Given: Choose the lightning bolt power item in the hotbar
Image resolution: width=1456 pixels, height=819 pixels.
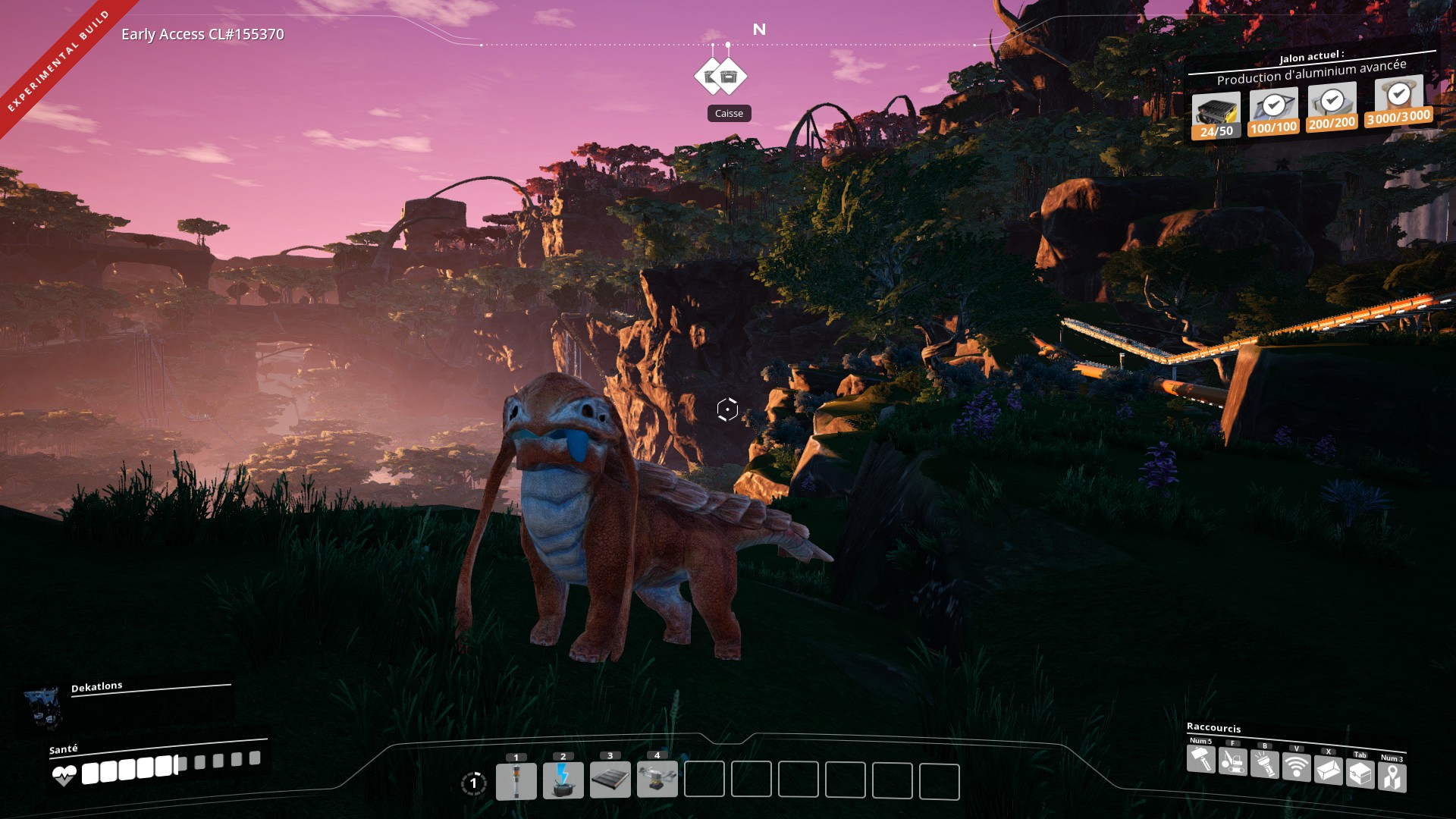Looking at the screenshot, I should click(563, 781).
